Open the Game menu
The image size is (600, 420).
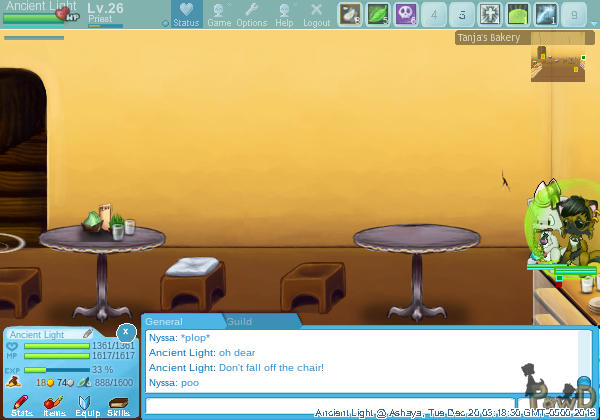219,14
